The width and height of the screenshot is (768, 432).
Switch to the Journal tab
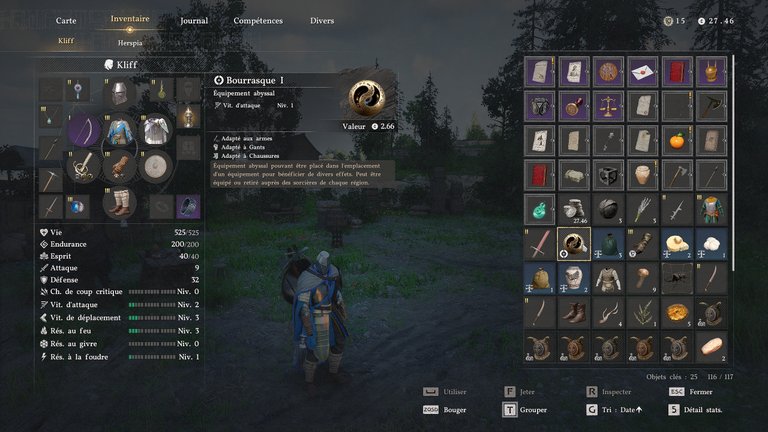coord(194,20)
